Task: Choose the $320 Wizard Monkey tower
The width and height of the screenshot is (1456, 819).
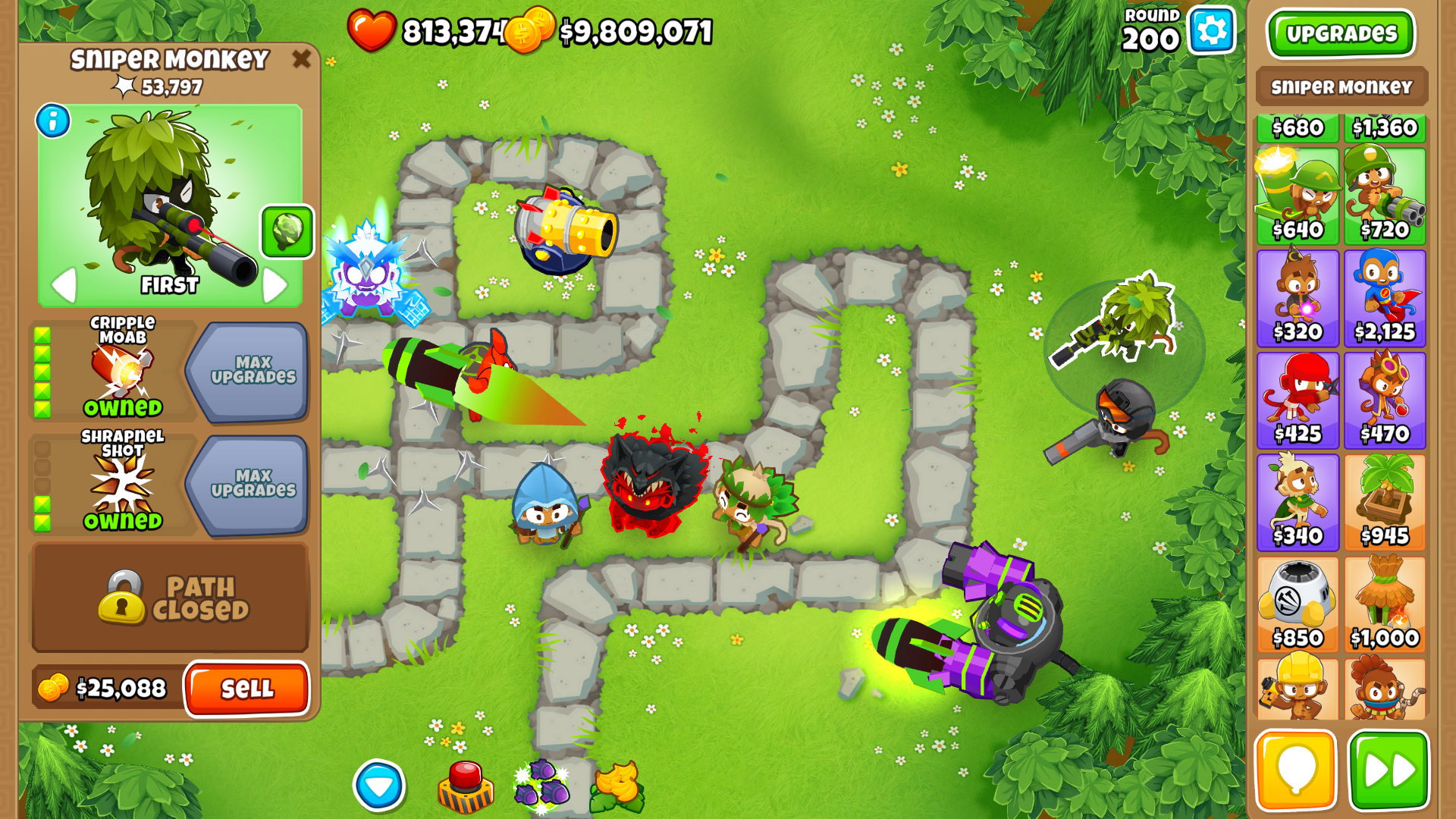Action: point(1298,298)
